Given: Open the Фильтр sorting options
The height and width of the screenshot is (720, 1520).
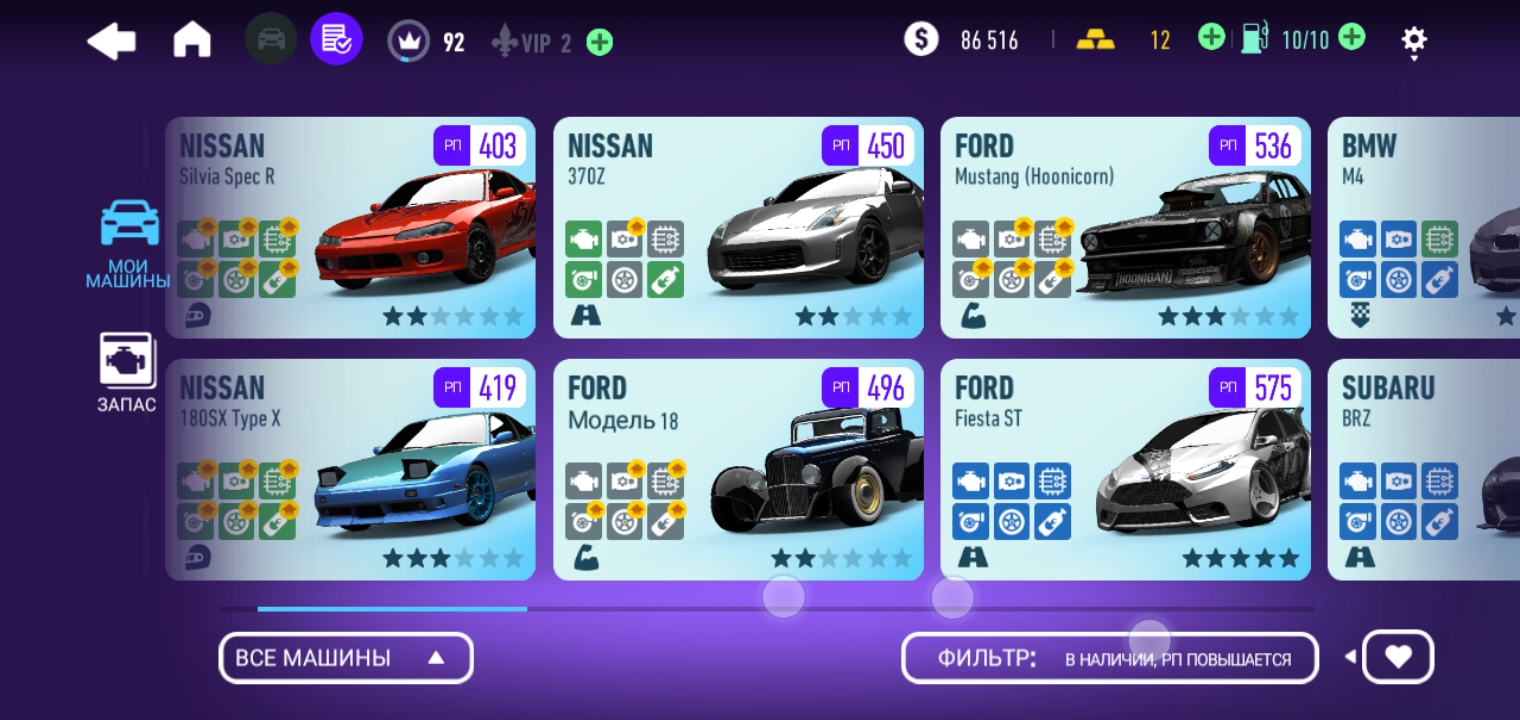Looking at the screenshot, I should click(x=1109, y=658).
